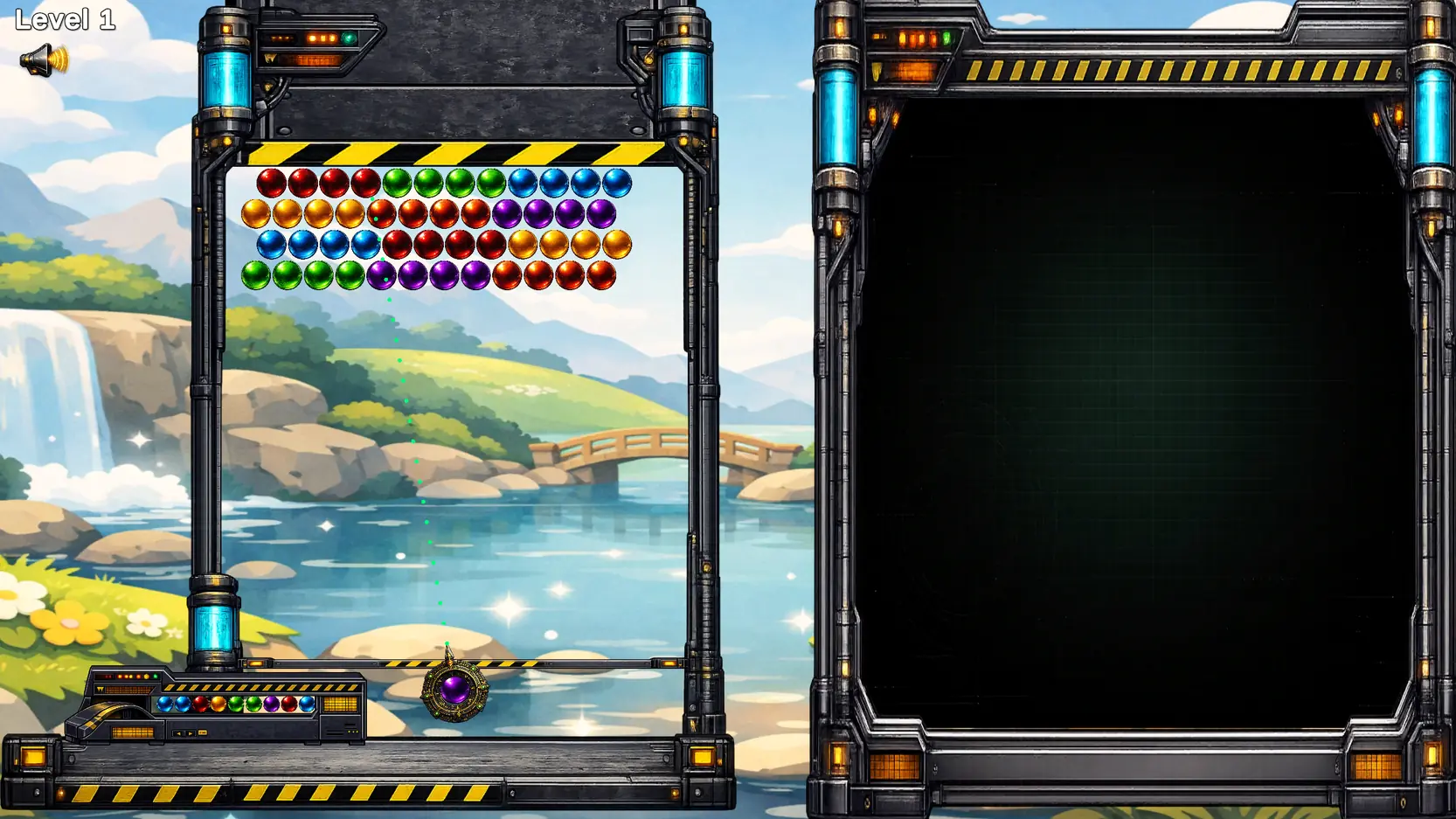Toggle the sound speaker icon
Image resolution: width=1456 pixels, height=819 pixels.
[x=43, y=60]
